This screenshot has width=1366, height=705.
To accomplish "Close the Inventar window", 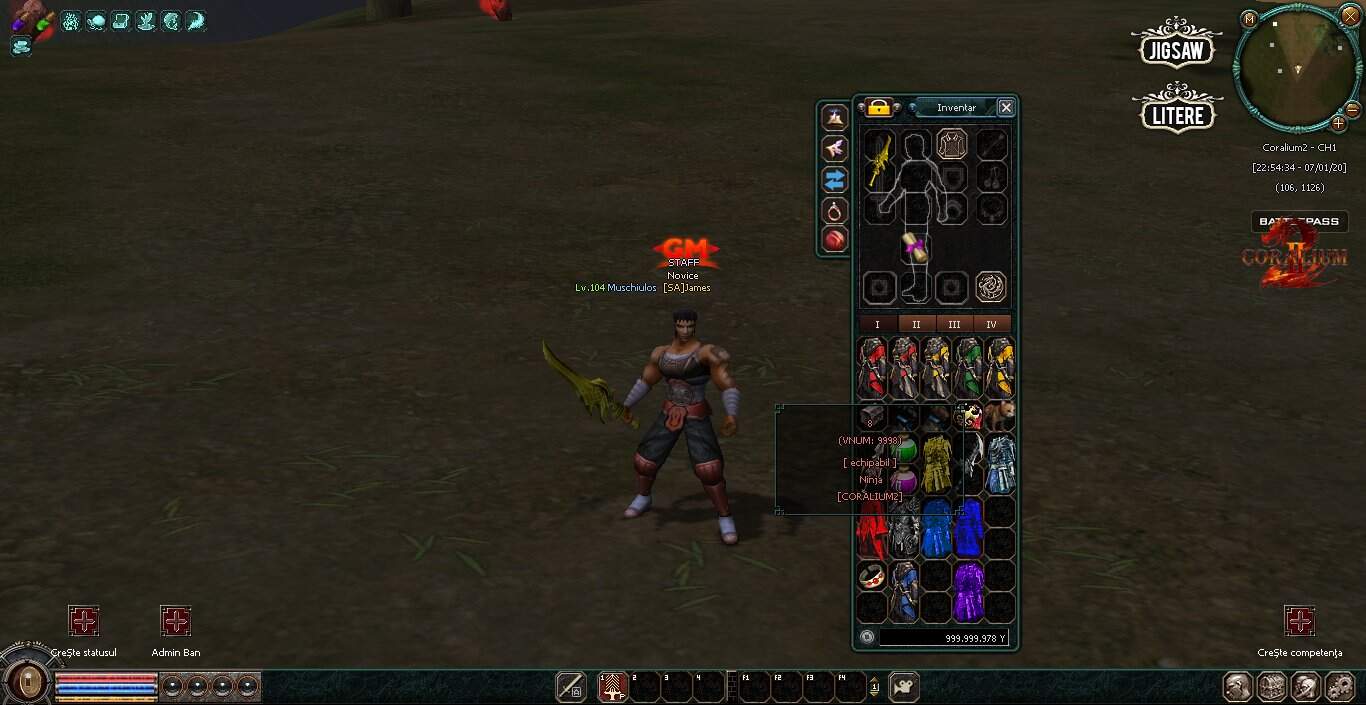I will pos(1006,107).
